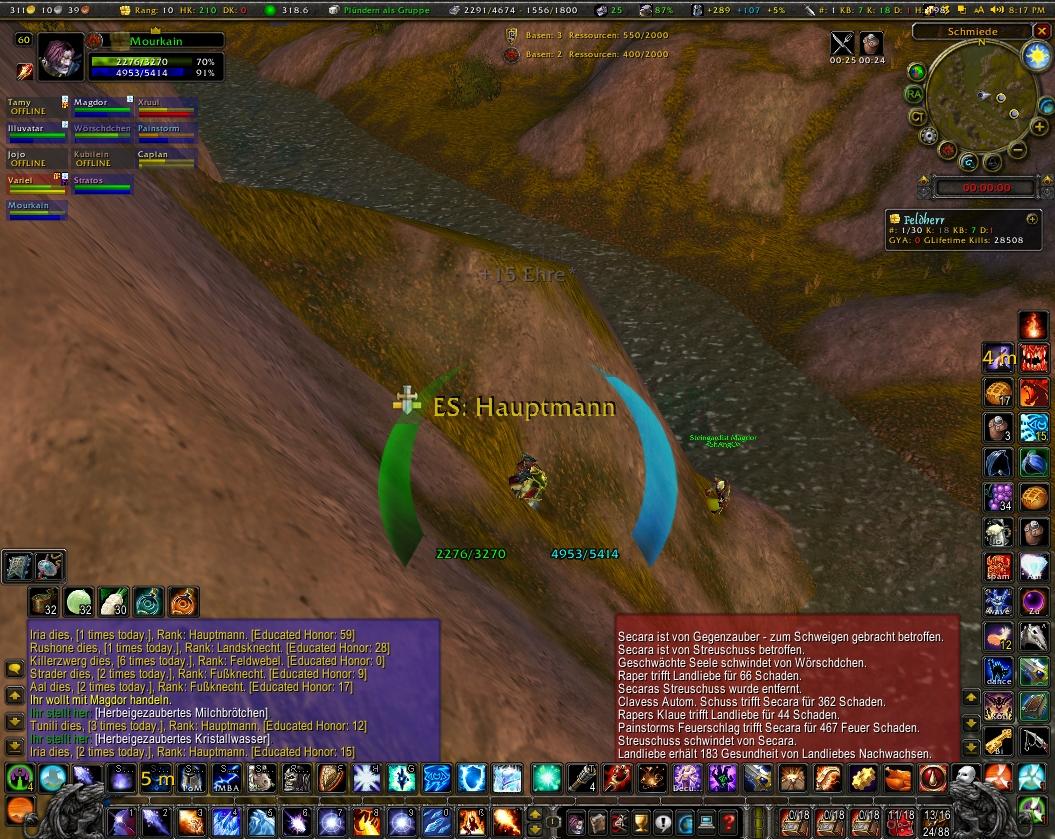Click the food buff icon with crossed cutlery
Screen dimensions: 1055x839
coord(843,44)
